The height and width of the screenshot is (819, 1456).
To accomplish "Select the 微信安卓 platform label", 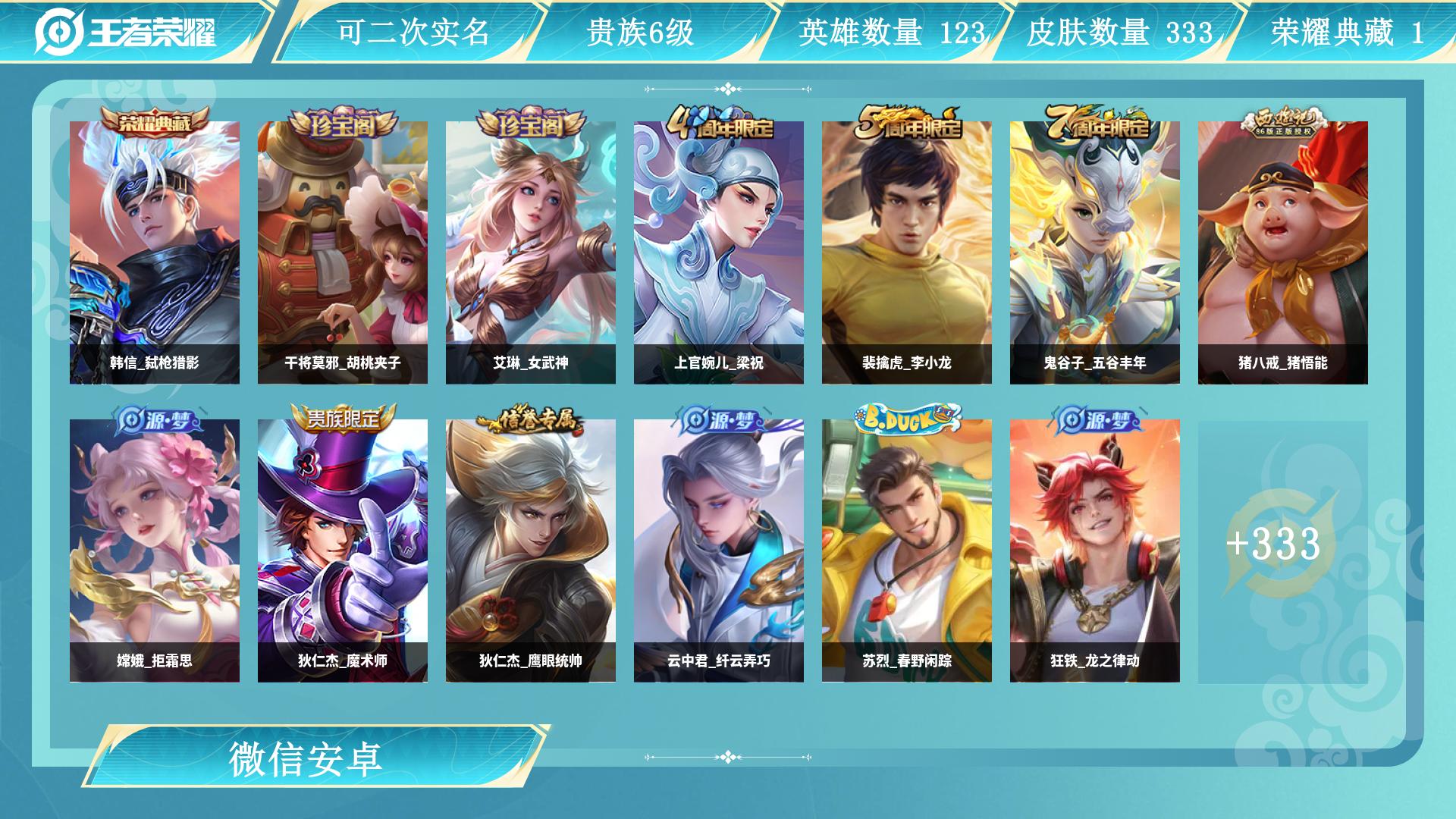I will pyautogui.click(x=306, y=758).
